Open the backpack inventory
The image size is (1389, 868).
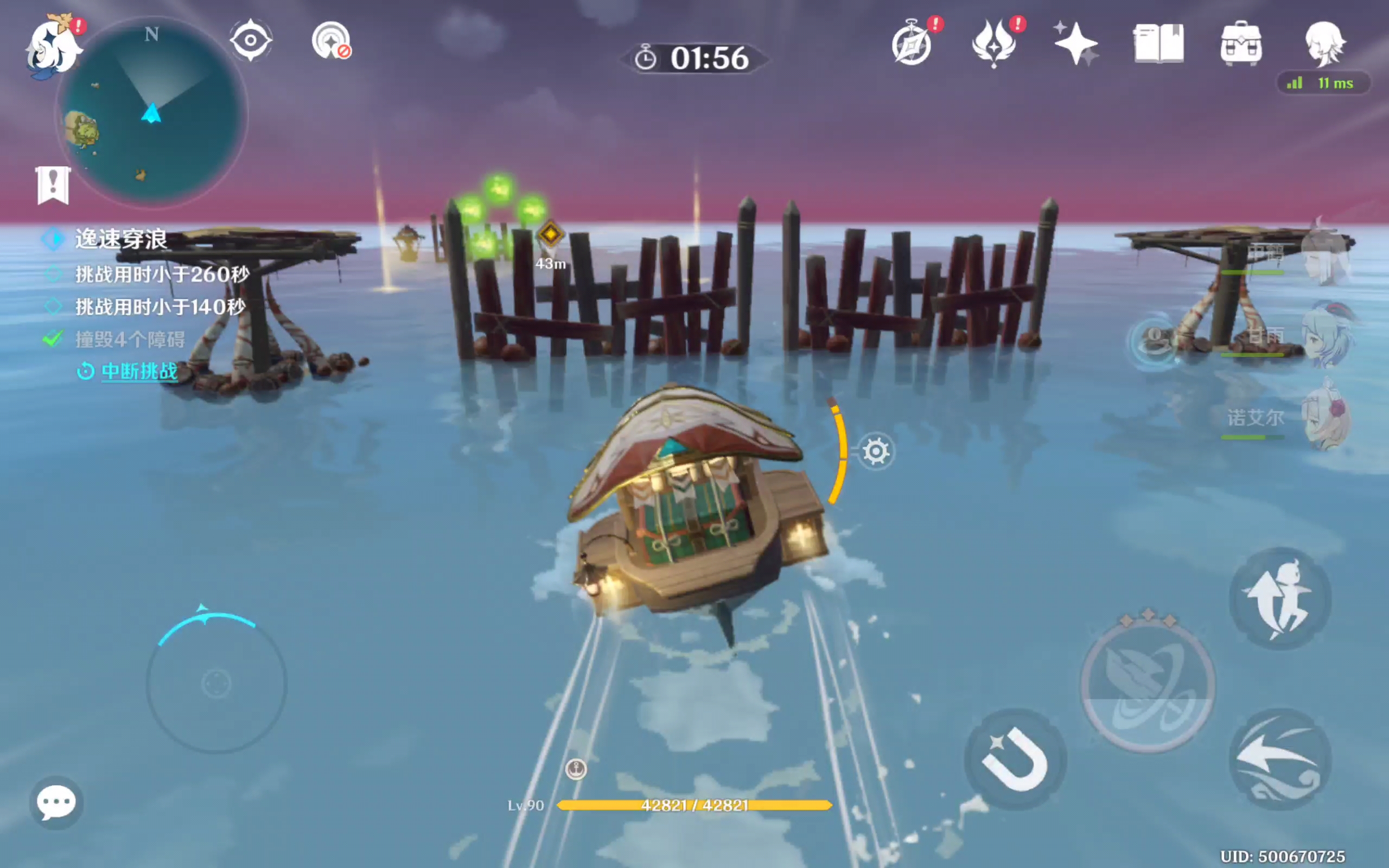[x=1241, y=43]
